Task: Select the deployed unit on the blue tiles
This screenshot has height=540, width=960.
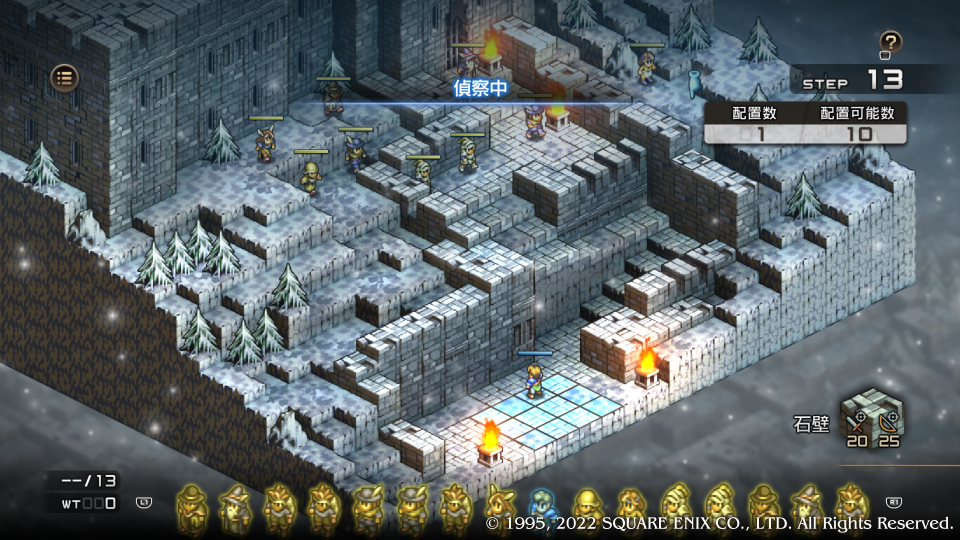Action: [535, 379]
